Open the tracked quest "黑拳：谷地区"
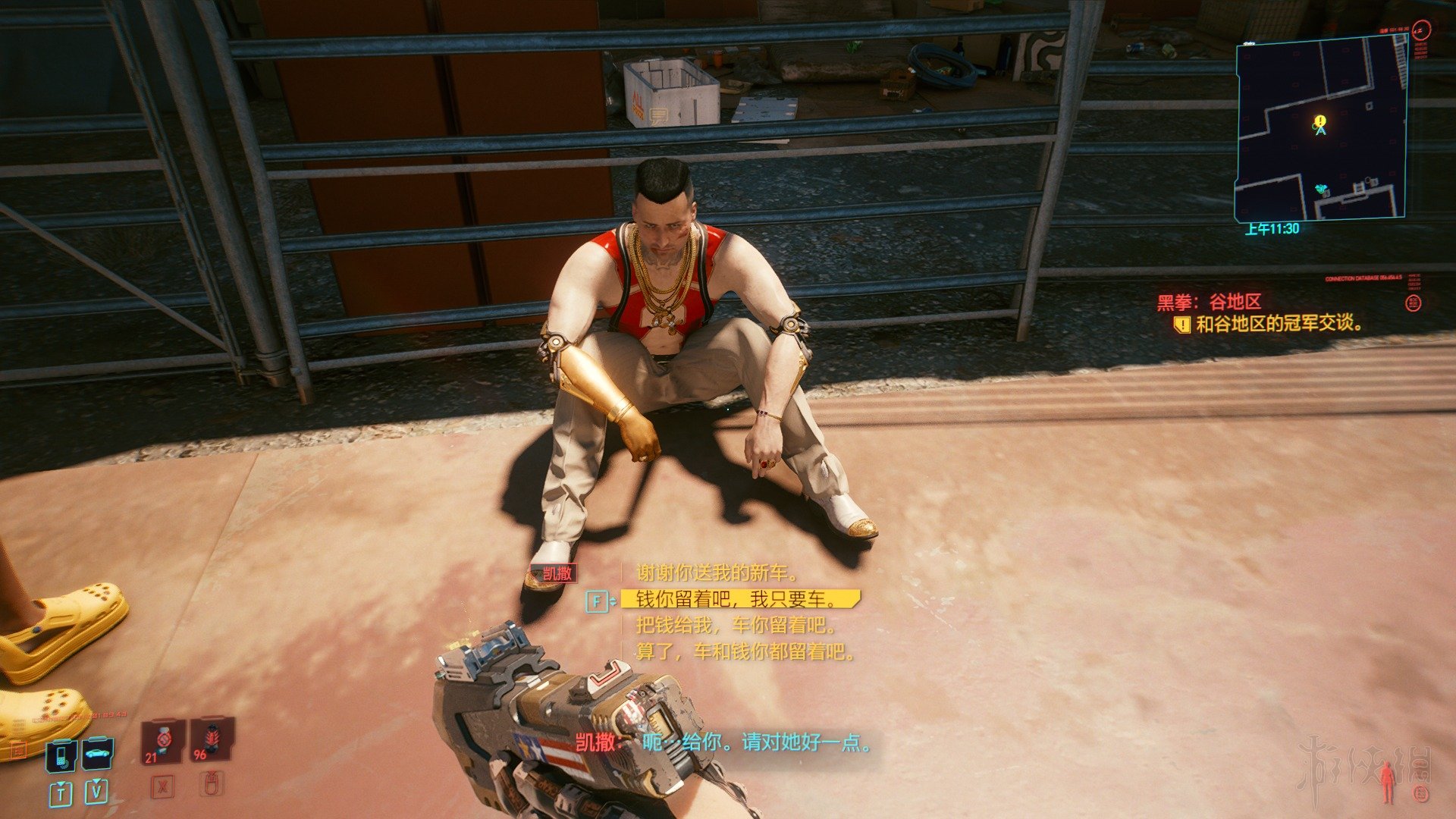 tap(1209, 303)
